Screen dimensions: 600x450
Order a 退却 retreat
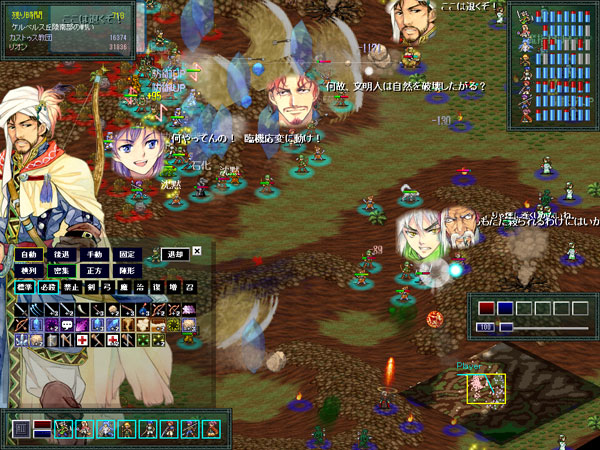[x=175, y=254]
